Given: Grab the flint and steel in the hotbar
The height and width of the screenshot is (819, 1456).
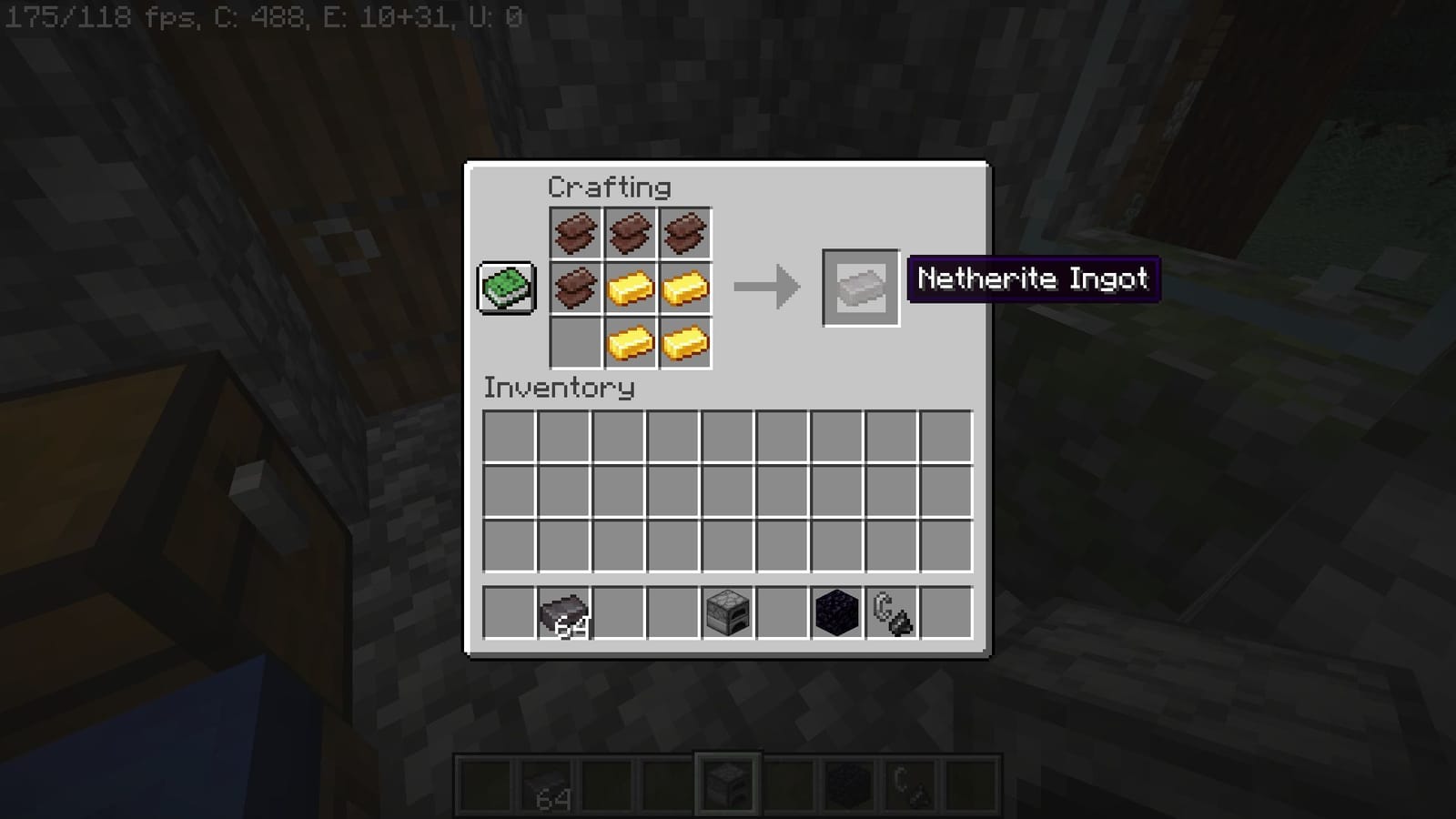Looking at the screenshot, I should click(890, 612).
